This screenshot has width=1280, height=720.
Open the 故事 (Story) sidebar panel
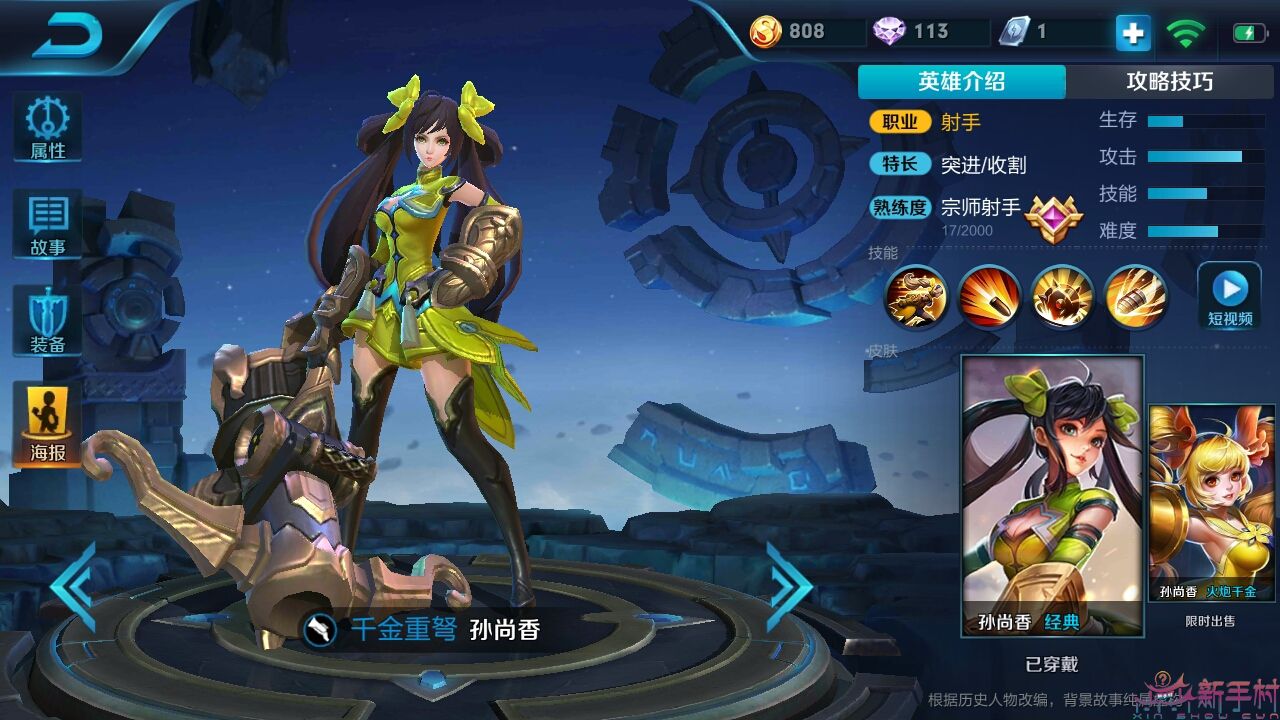[x=47, y=222]
